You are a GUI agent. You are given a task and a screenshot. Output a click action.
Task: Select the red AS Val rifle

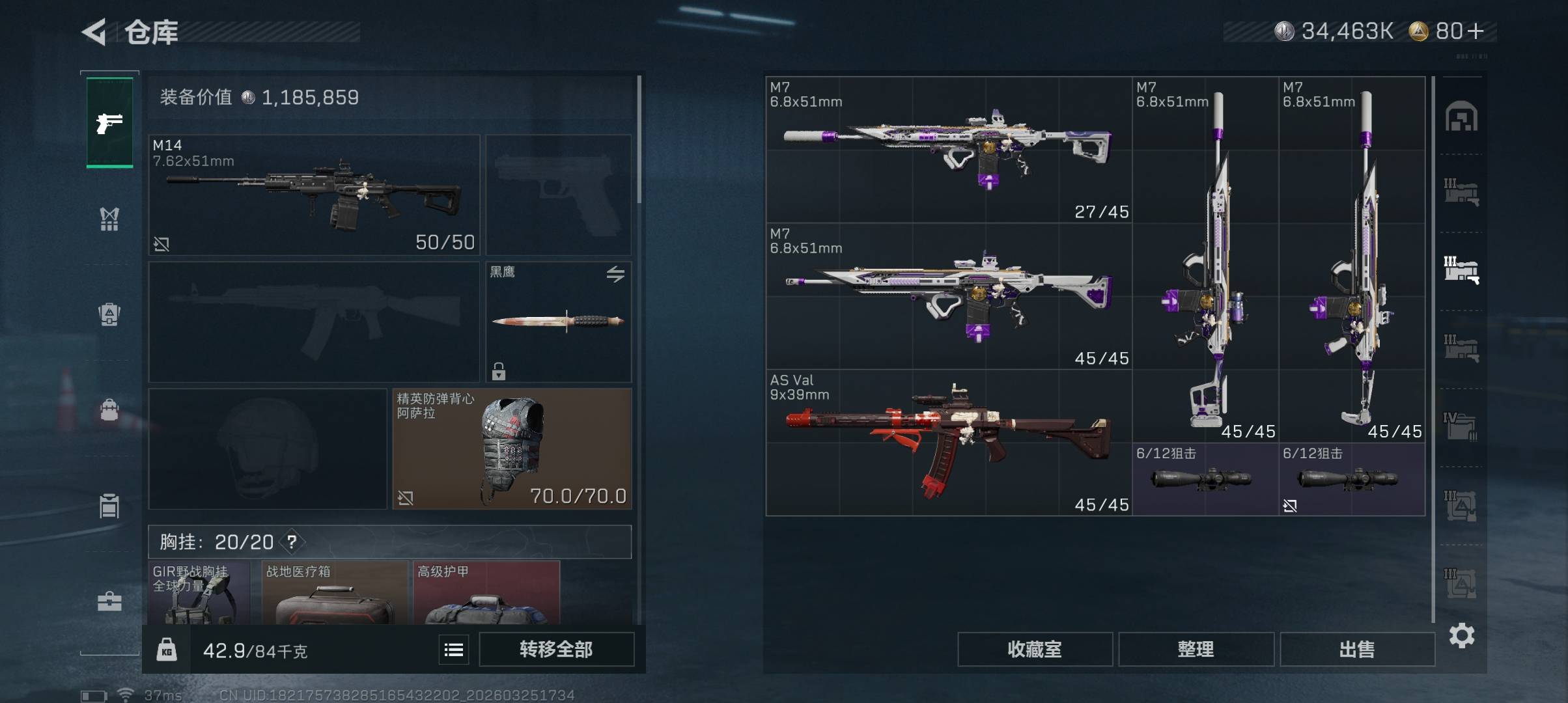coord(949,443)
